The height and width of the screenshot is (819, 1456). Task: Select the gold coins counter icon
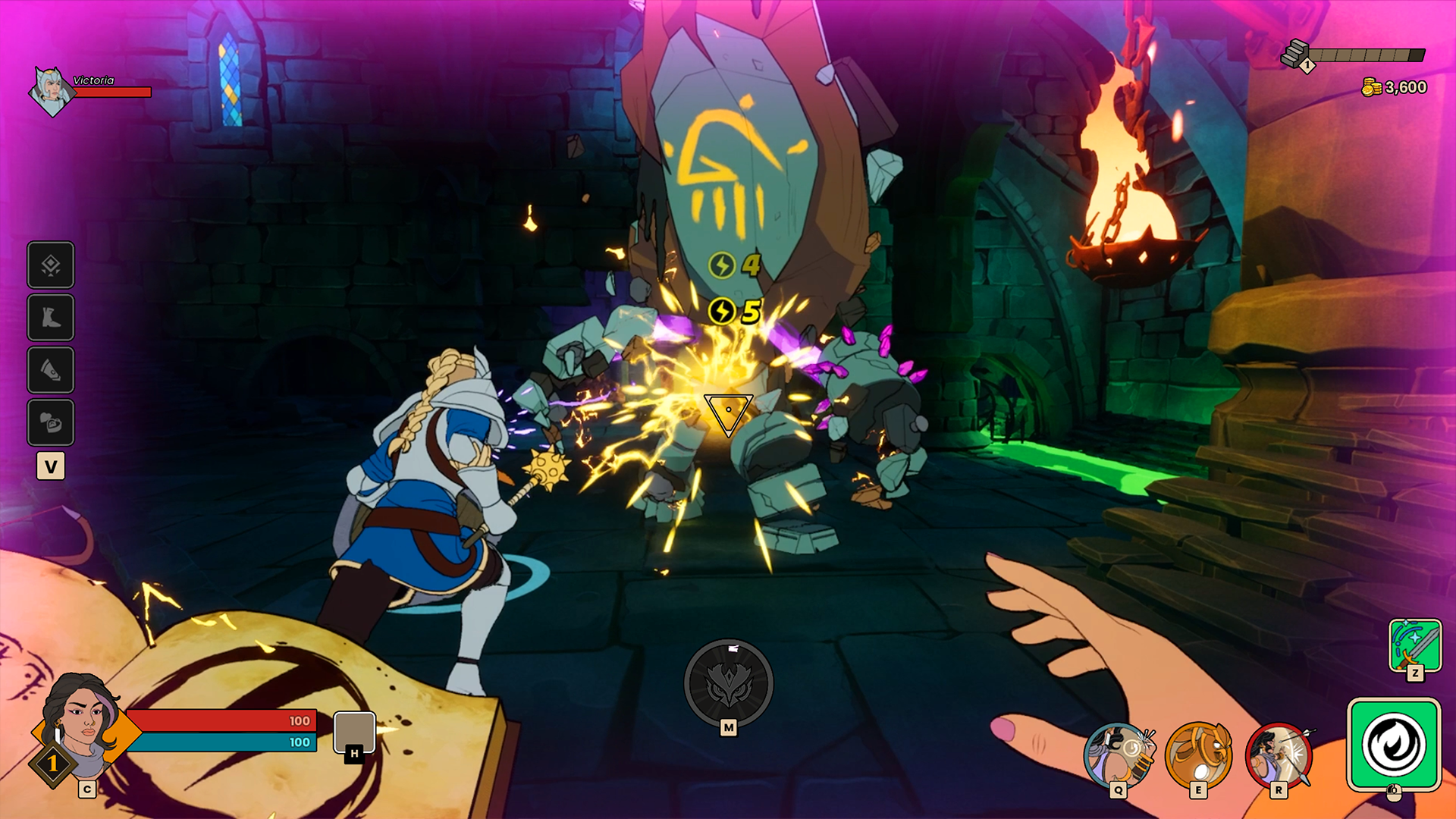1371,86
